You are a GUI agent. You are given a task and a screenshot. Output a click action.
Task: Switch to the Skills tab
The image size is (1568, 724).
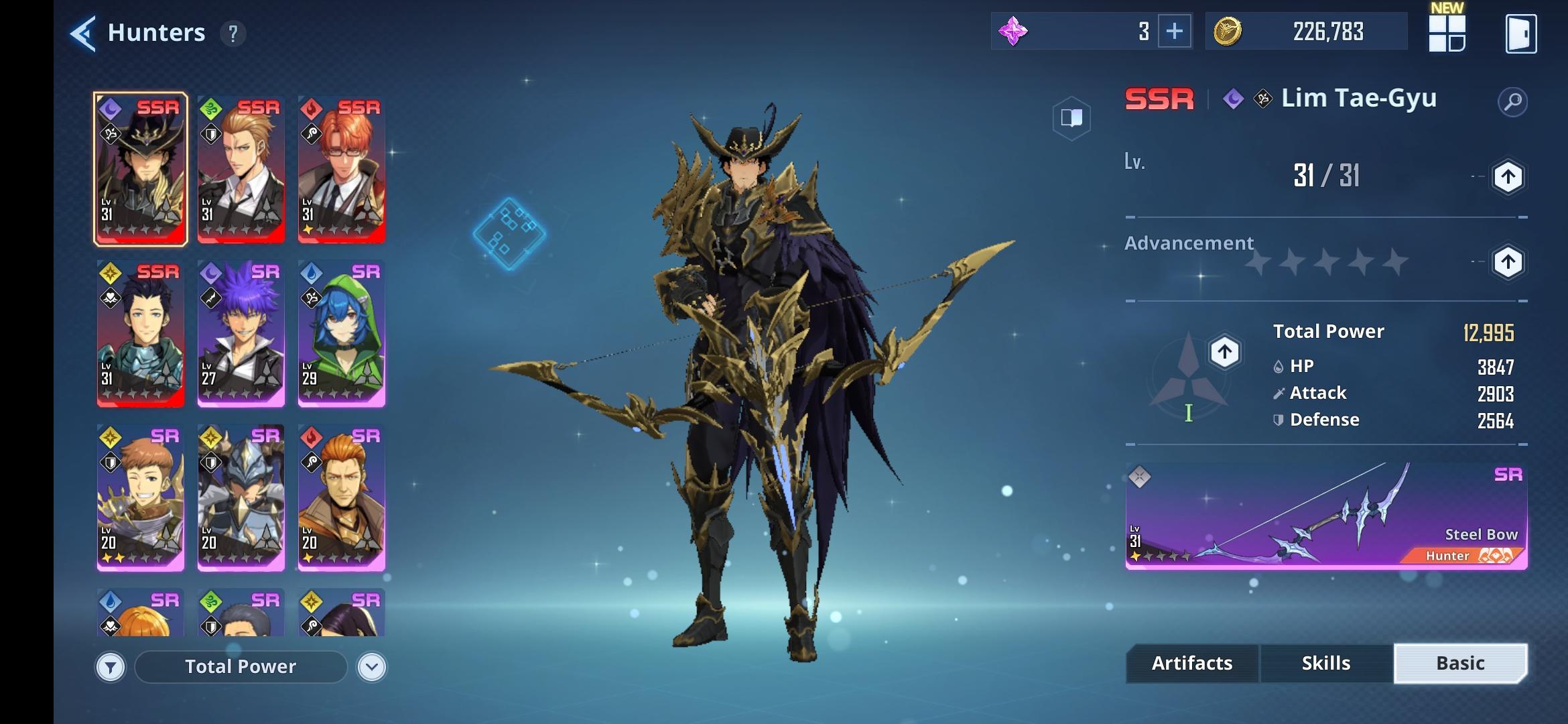tap(1325, 664)
